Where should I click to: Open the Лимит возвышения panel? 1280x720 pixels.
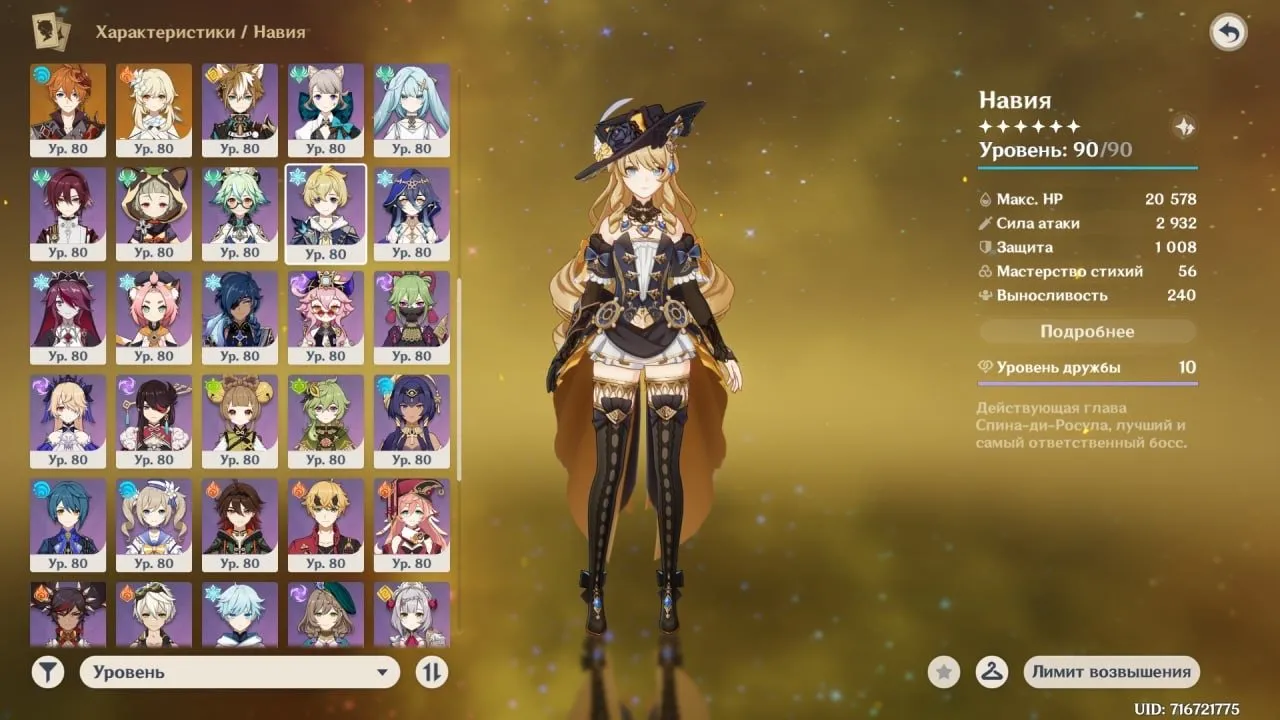pyautogui.click(x=1111, y=672)
